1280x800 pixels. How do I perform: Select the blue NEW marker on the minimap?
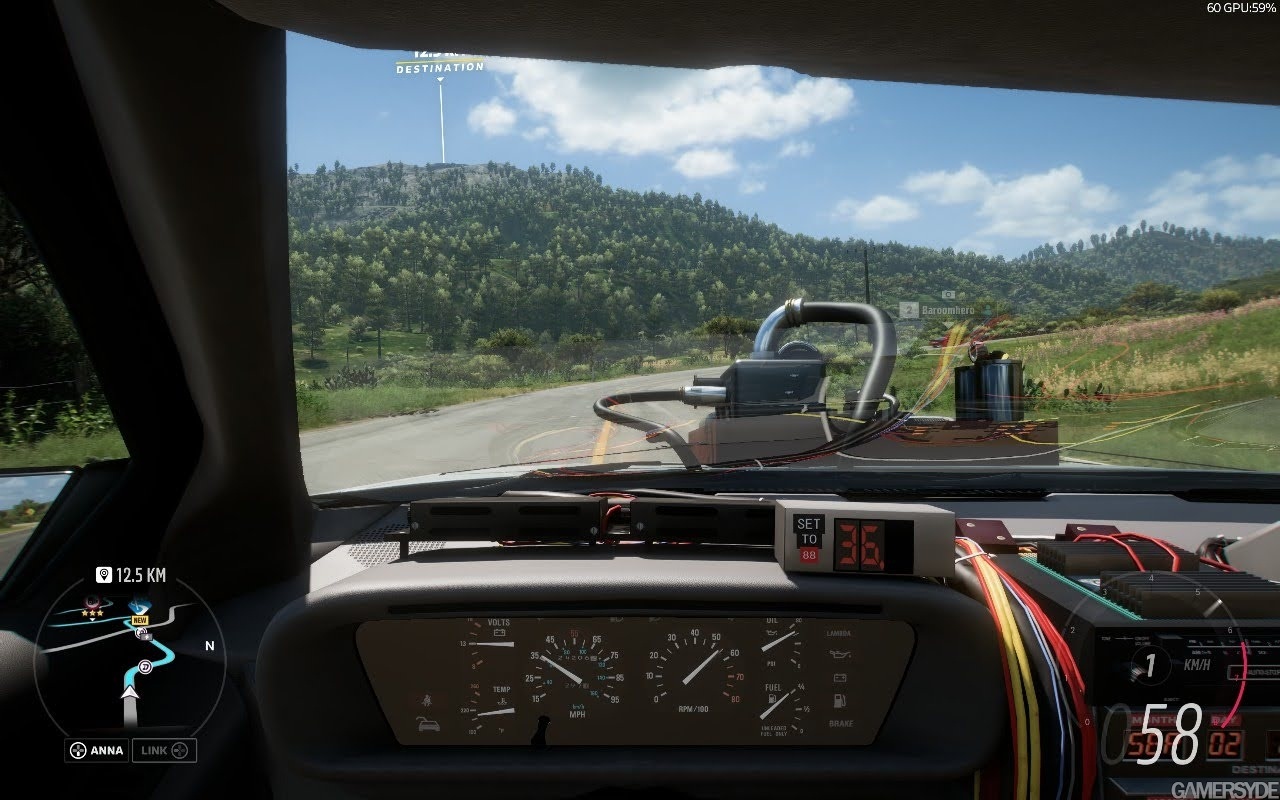[x=139, y=609]
